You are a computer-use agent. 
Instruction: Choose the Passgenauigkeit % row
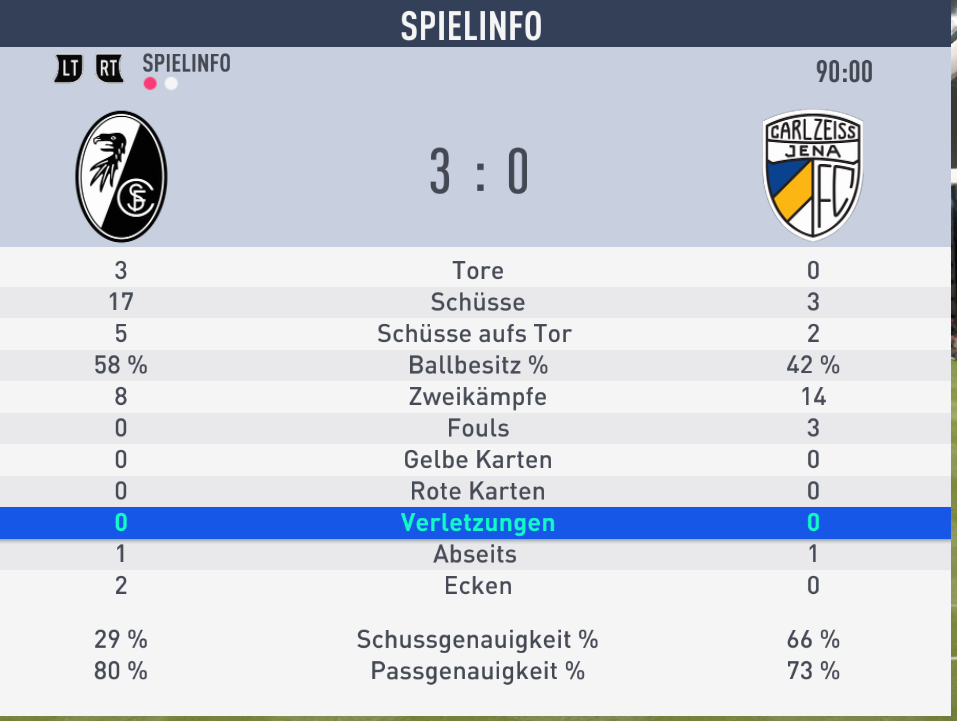(x=477, y=671)
